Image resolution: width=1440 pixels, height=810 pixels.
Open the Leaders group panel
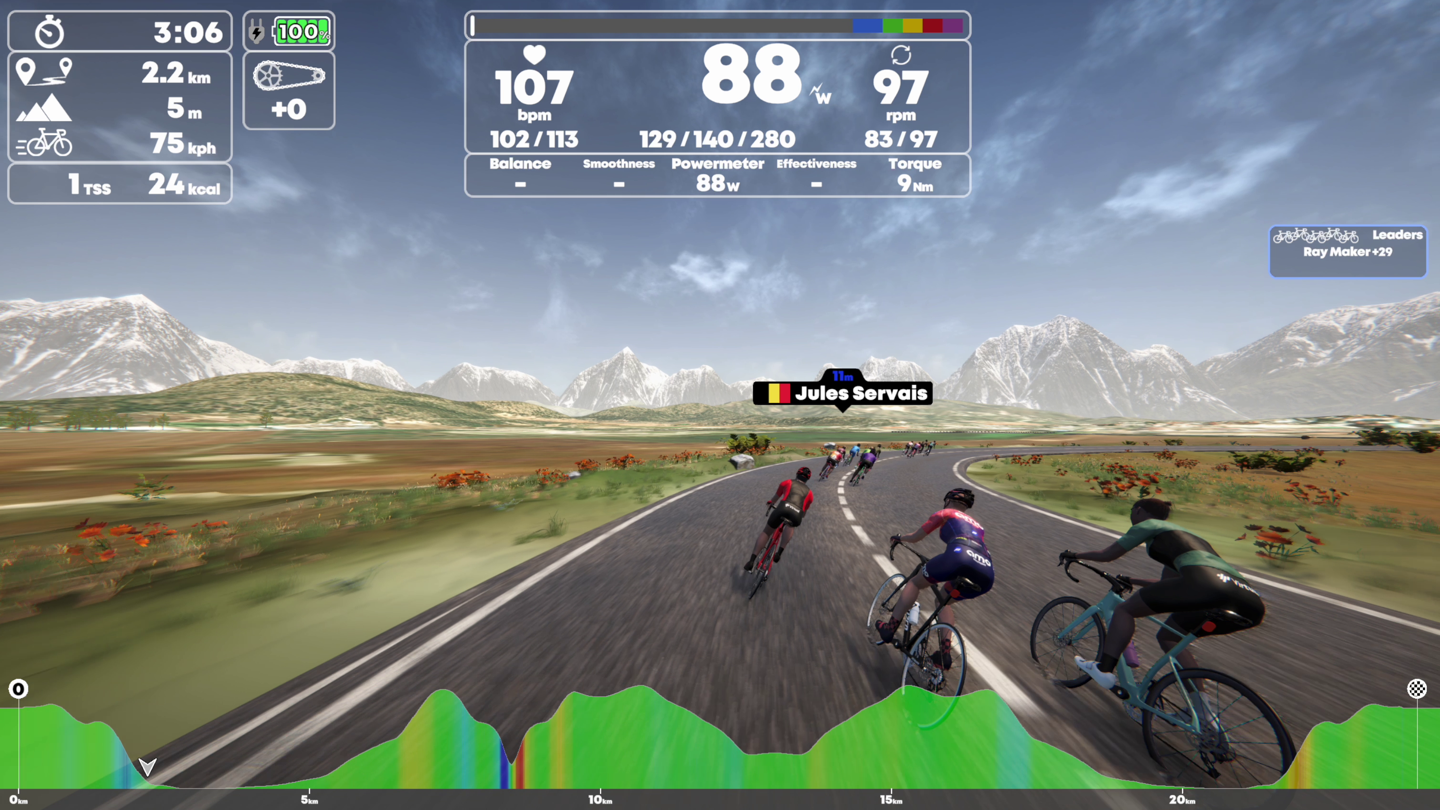[1347, 250]
